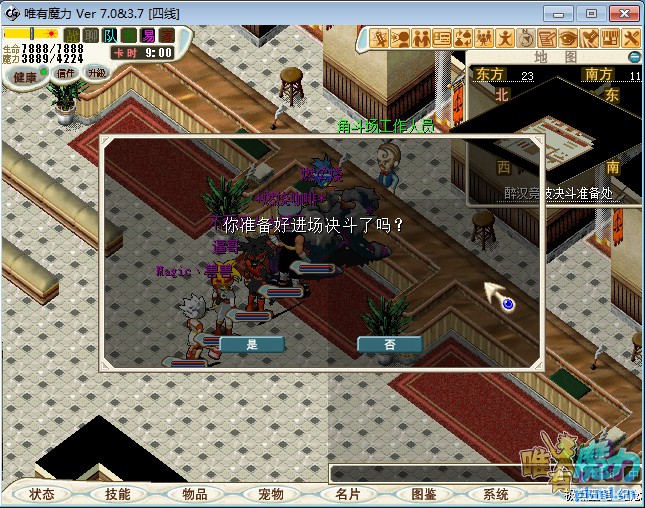
Task: Toggle the 队 team switch
Action: (110, 35)
